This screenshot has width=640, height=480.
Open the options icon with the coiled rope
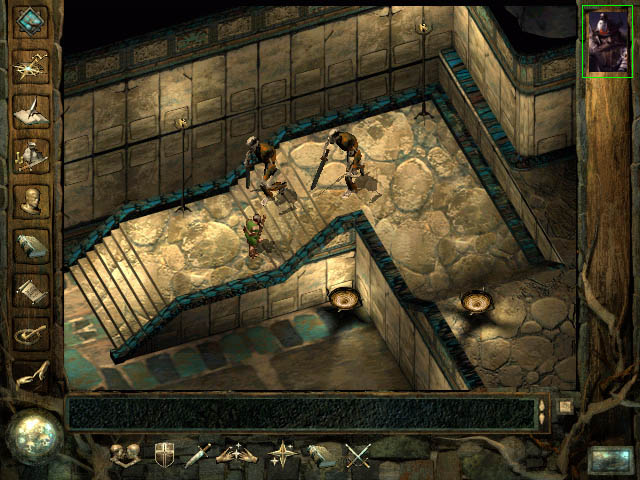tap(30, 333)
